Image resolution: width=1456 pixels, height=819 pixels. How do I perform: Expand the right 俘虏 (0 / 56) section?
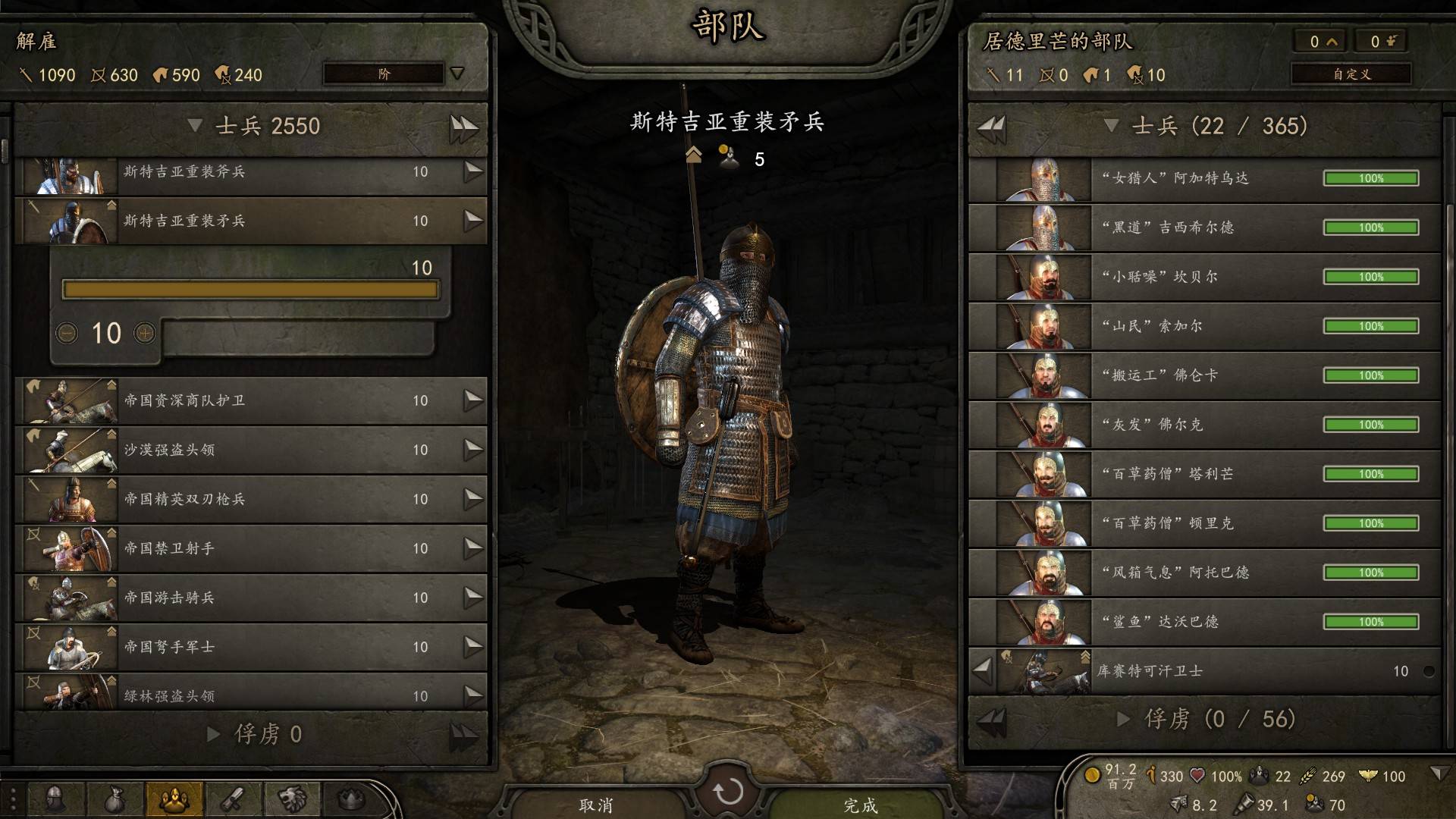coord(1124,719)
